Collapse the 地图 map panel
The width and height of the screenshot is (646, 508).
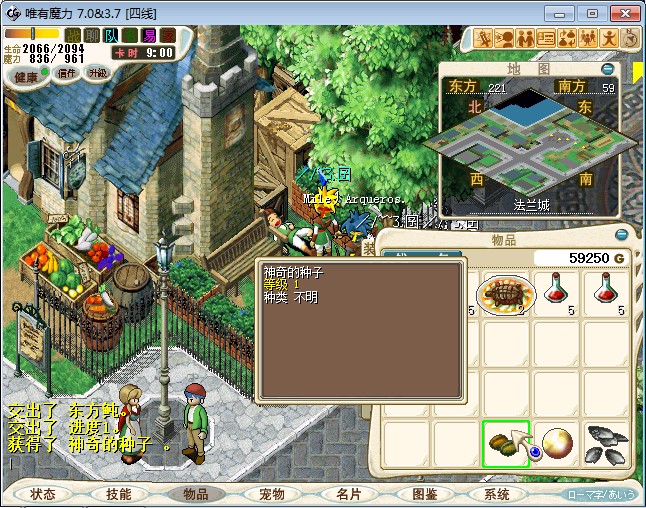pyautogui.click(x=608, y=69)
